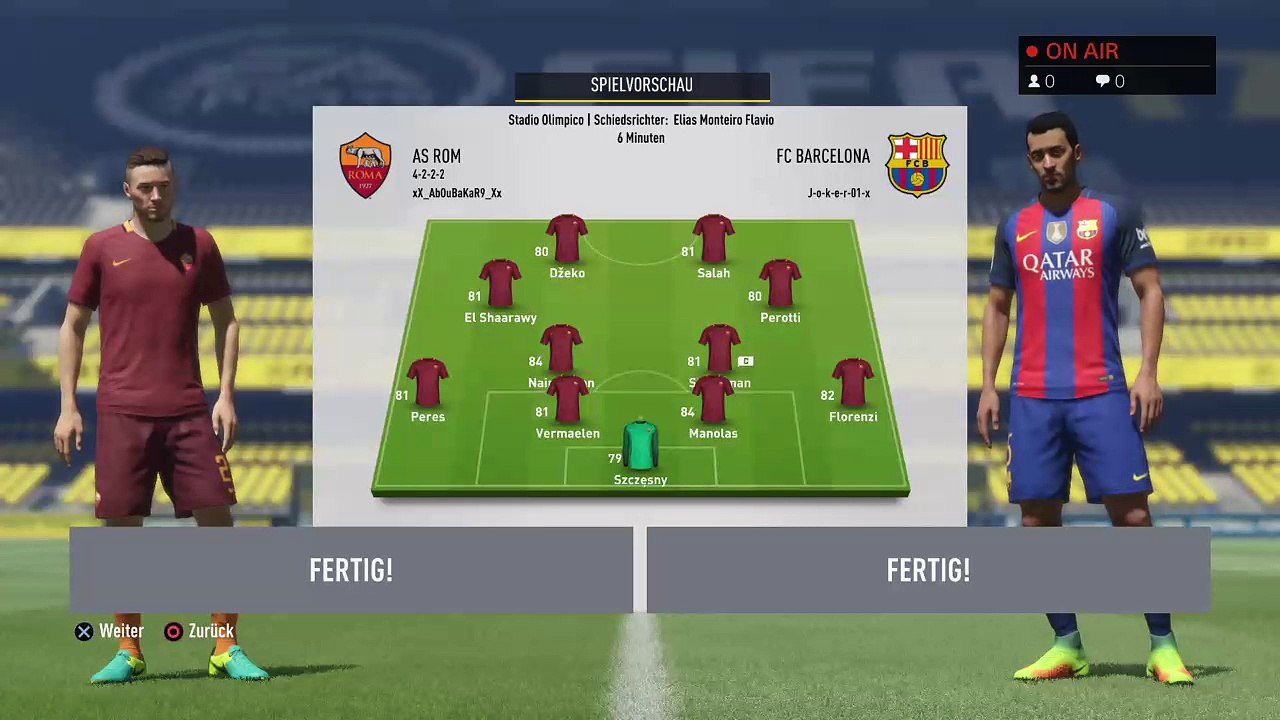Pick Perotti in the formation
Image resolution: width=1280 pixels, height=720 pixels.
click(x=780, y=285)
